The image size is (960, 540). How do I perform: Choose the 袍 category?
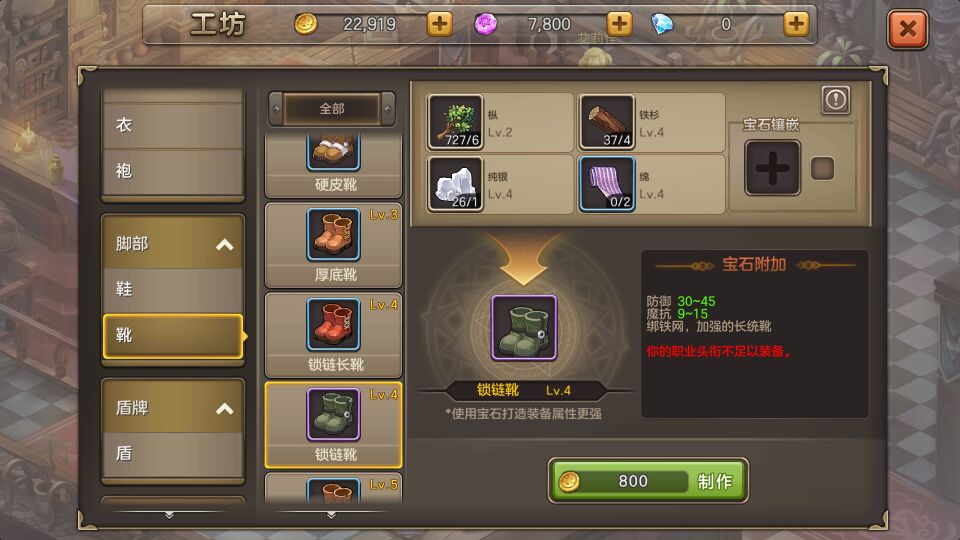(173, 171)
